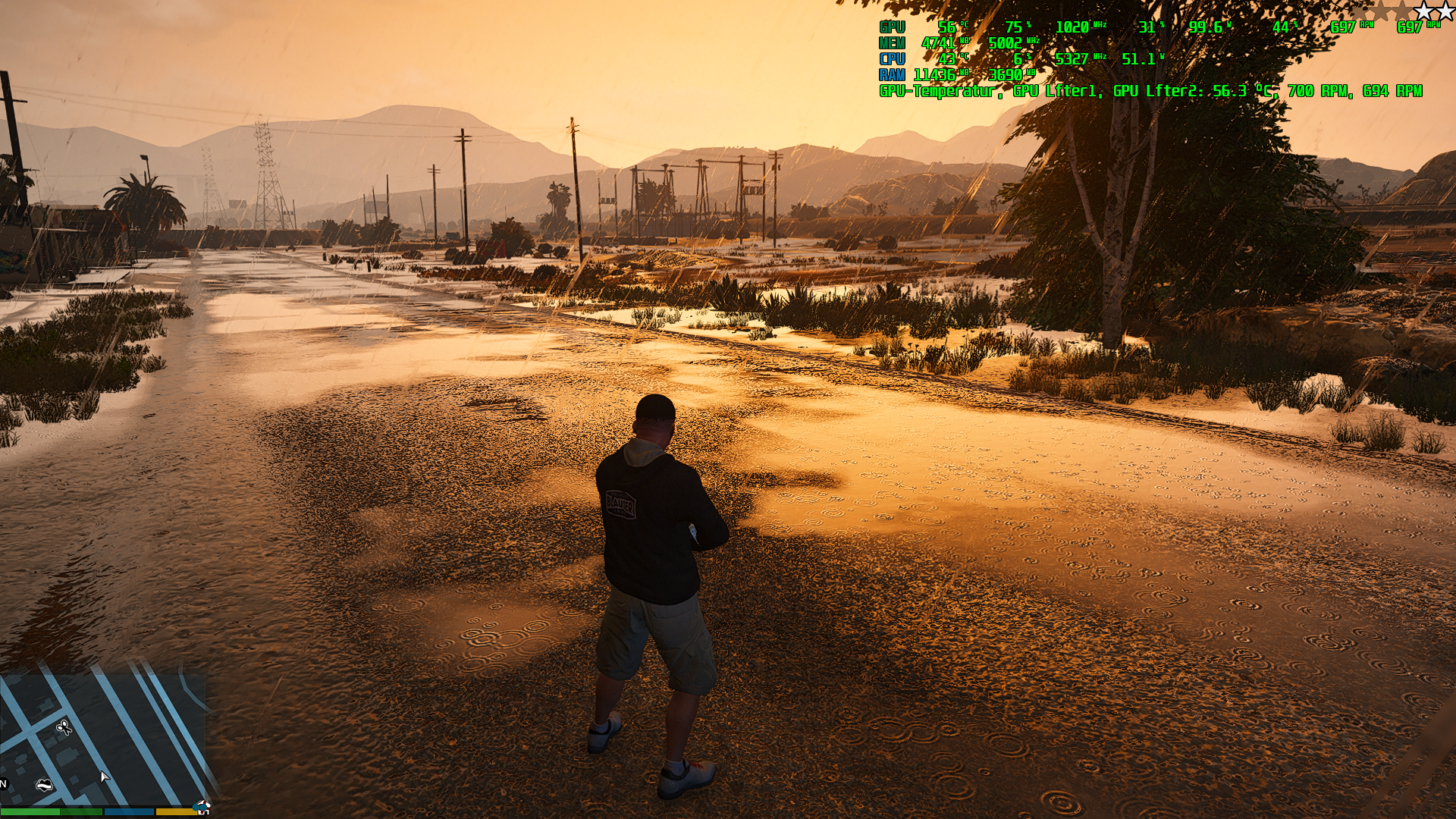Click the GPU label in the overlay
The image size is (1456, 819).
(x=893, y=27)
